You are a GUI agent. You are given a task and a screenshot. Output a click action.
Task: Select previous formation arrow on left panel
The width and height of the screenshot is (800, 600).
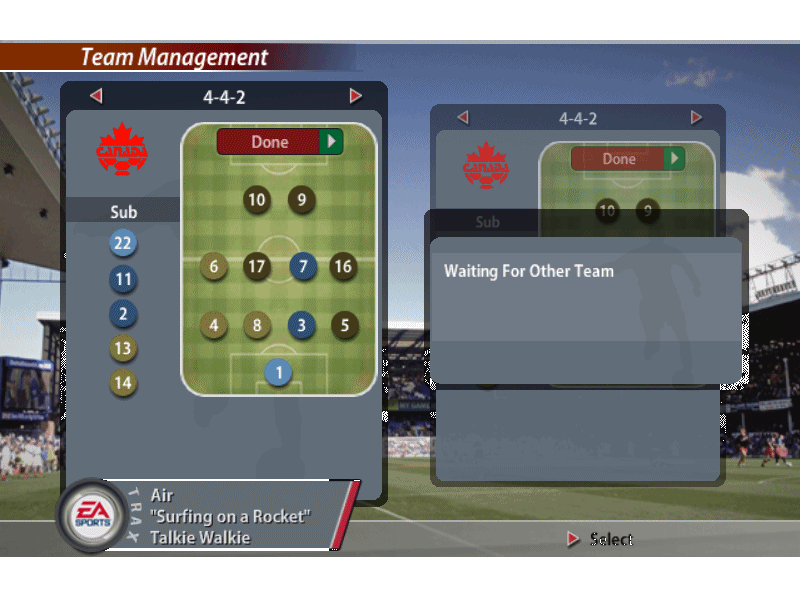pos(96,96)
